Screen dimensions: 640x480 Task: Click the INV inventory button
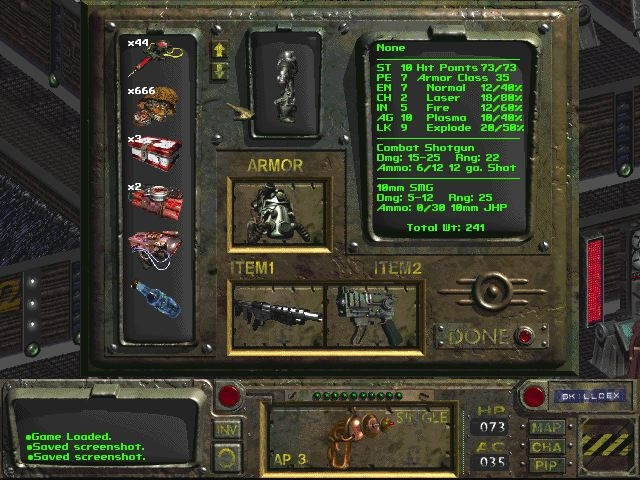coord(227,429)
